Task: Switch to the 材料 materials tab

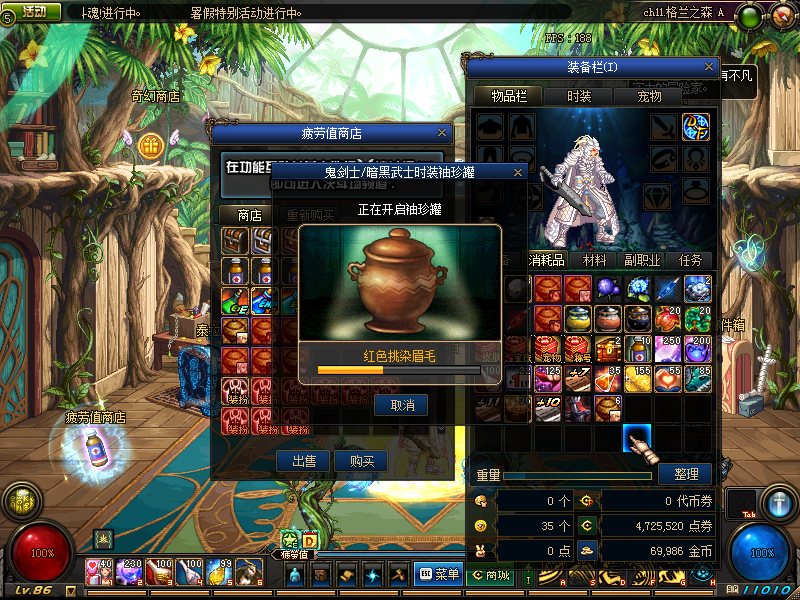Action: click(x=595, y=260)
